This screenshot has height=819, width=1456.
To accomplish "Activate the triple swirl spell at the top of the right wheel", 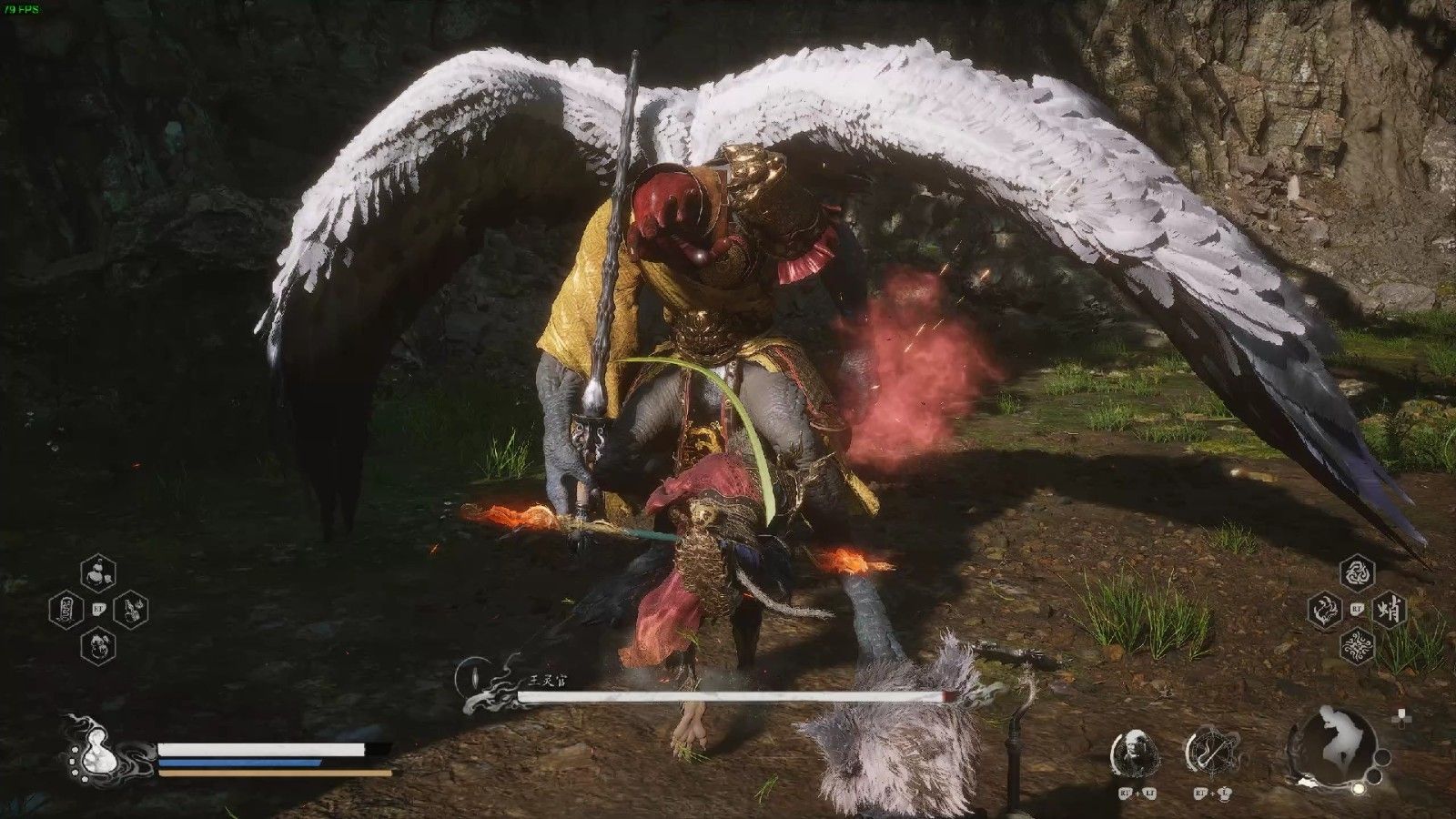I will pyautogui.click(x=1358, y=573).
